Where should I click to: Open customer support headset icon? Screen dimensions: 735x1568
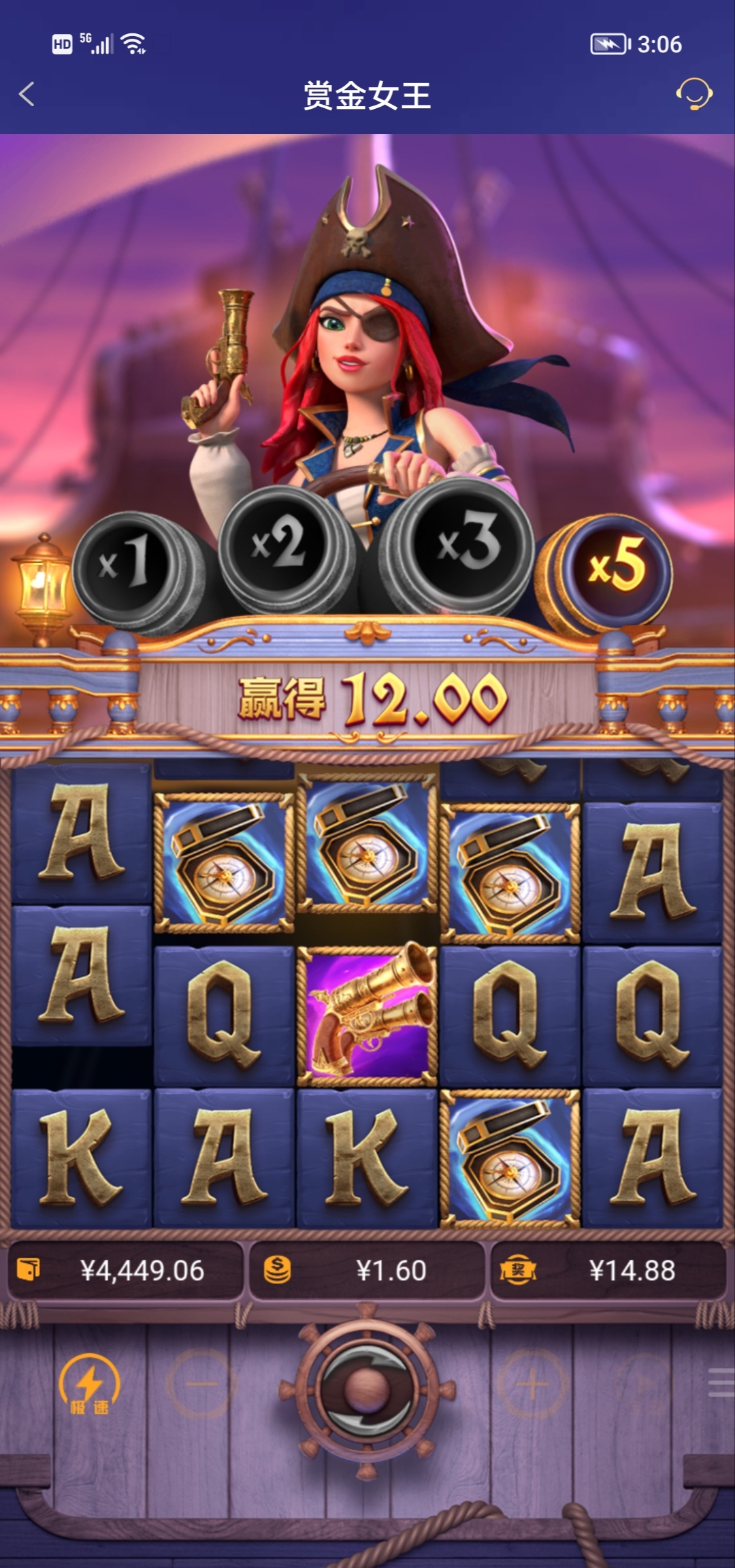(x=693, y=94)
